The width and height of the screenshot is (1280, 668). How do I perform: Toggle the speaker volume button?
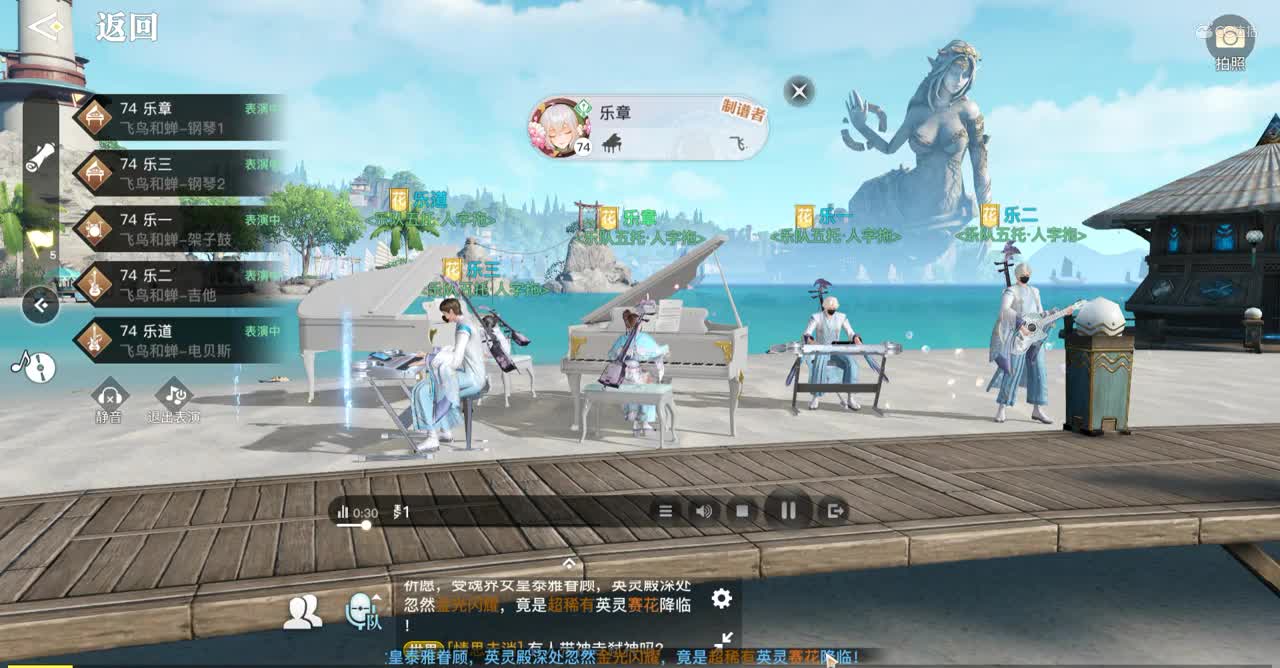click(704, 511)
